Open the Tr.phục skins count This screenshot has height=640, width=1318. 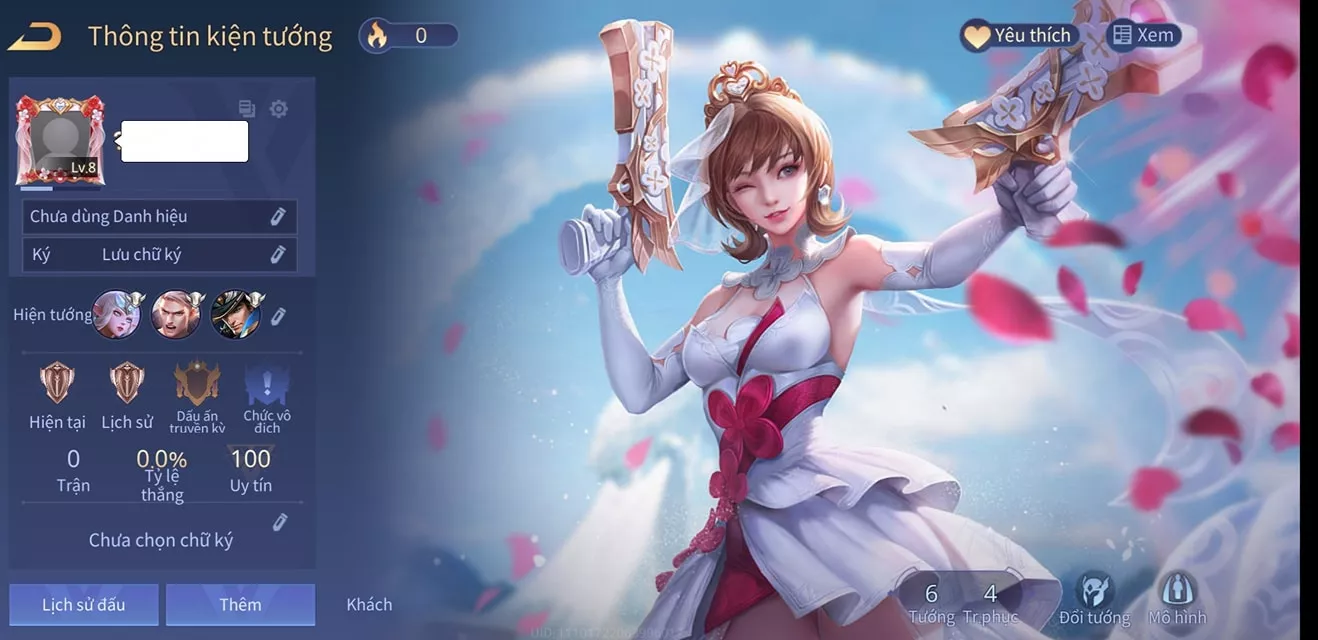[x=990, y=603]
